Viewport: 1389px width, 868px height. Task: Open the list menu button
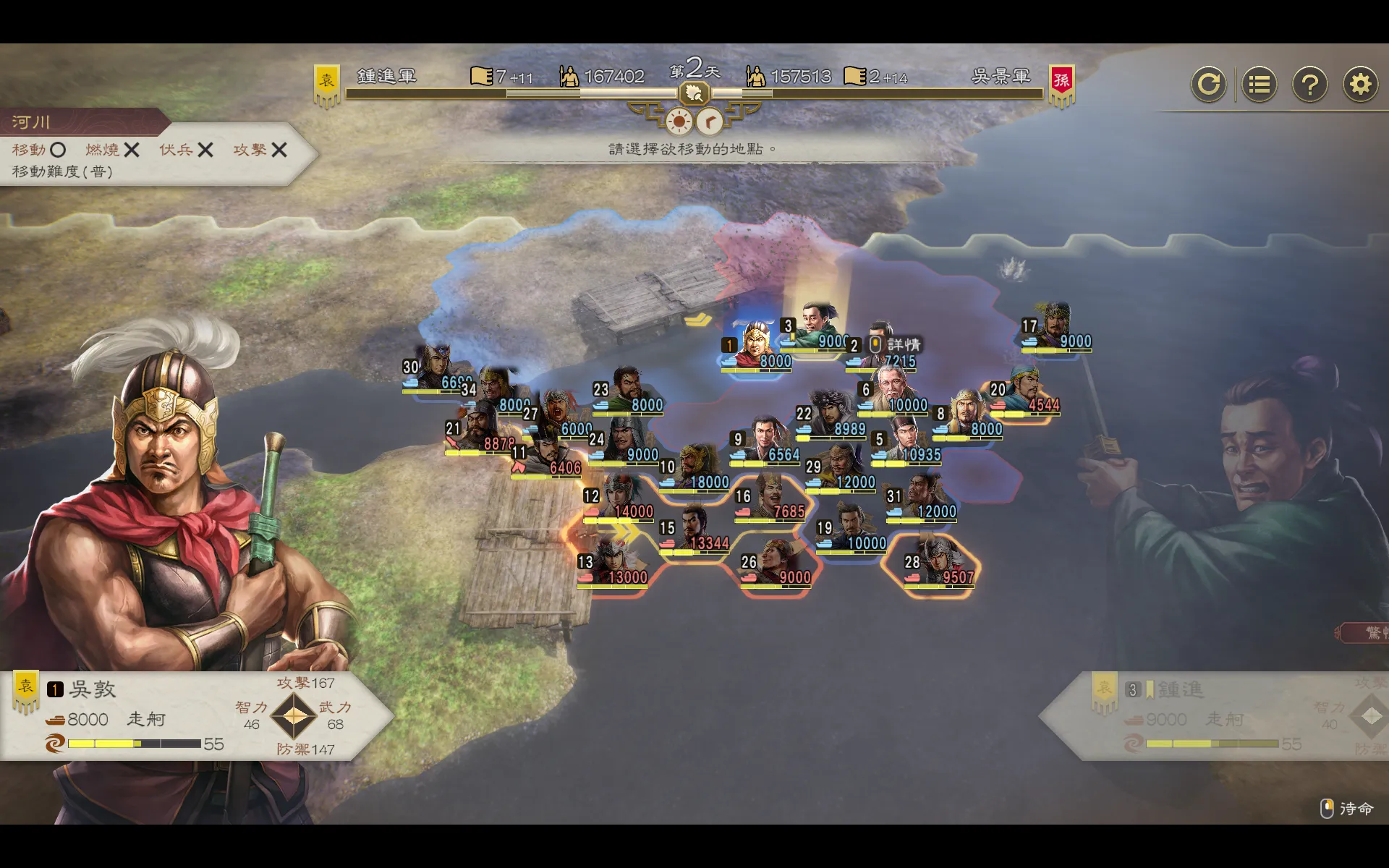pos(1259,85)
